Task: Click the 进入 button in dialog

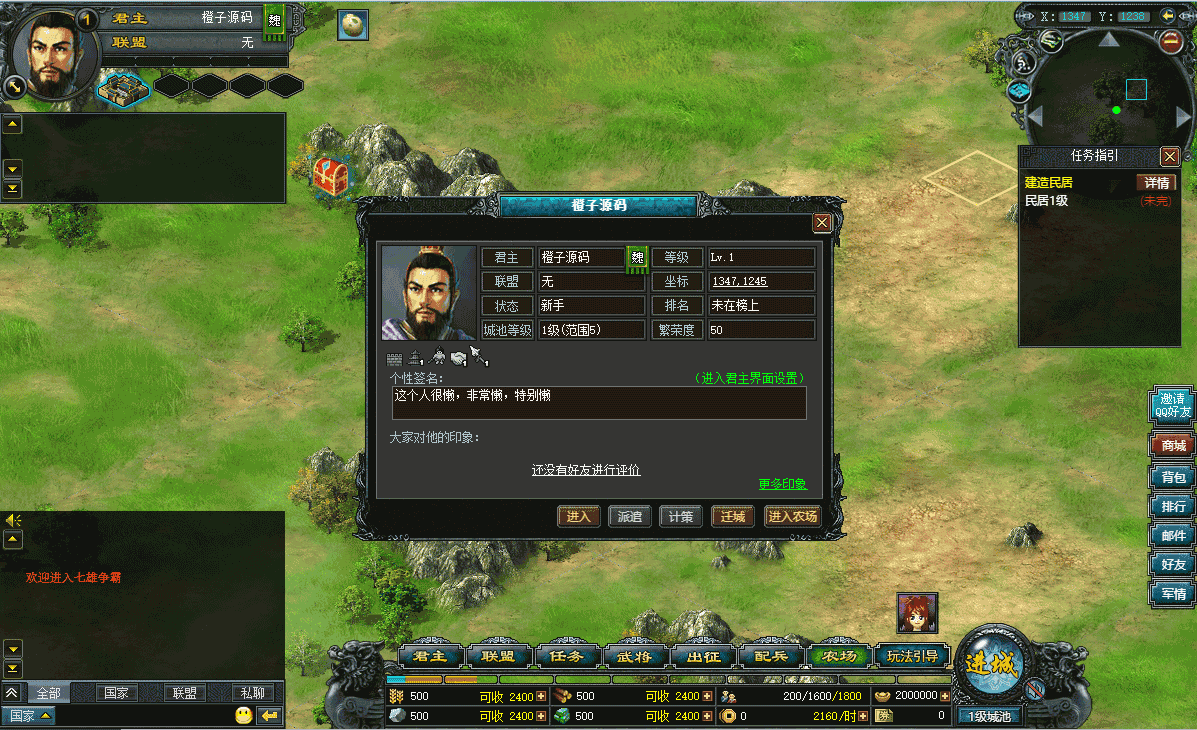Action: (x=579, y=517)
